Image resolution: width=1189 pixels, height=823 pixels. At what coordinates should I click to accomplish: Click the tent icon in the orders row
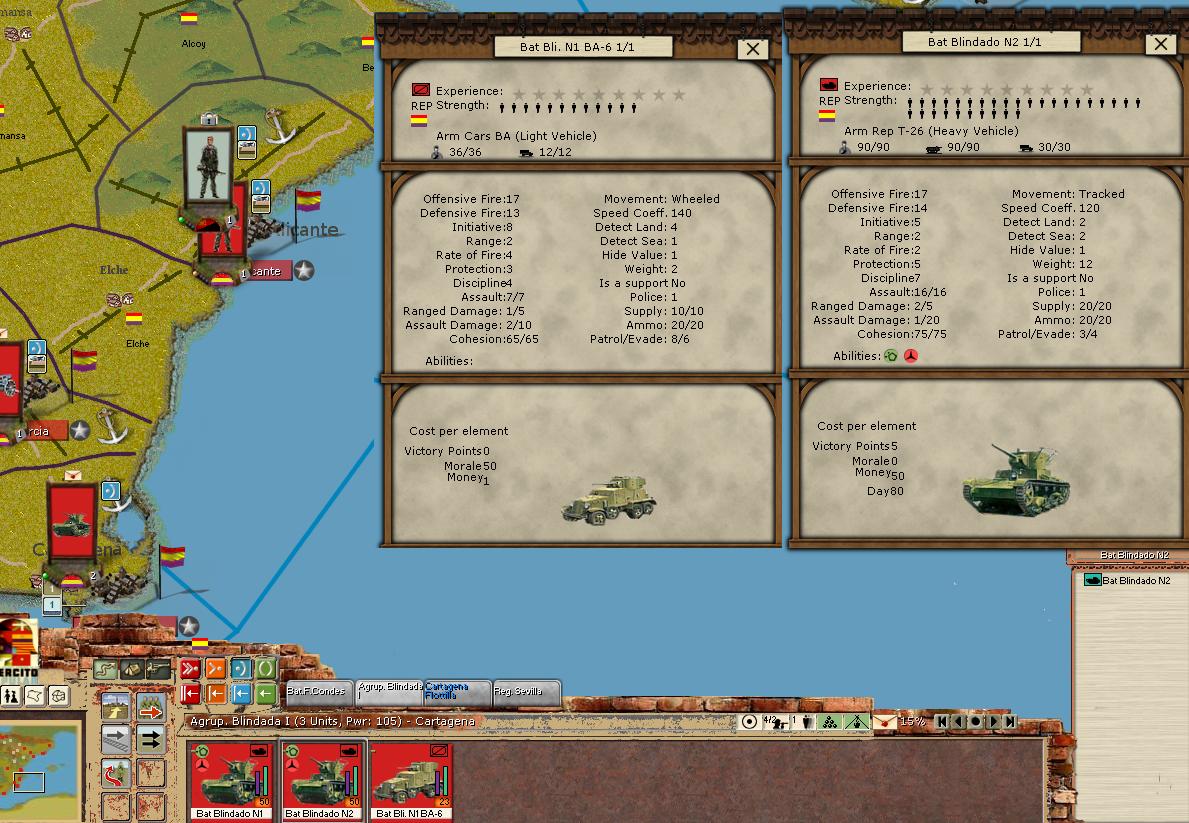click(x=132, y=669)
